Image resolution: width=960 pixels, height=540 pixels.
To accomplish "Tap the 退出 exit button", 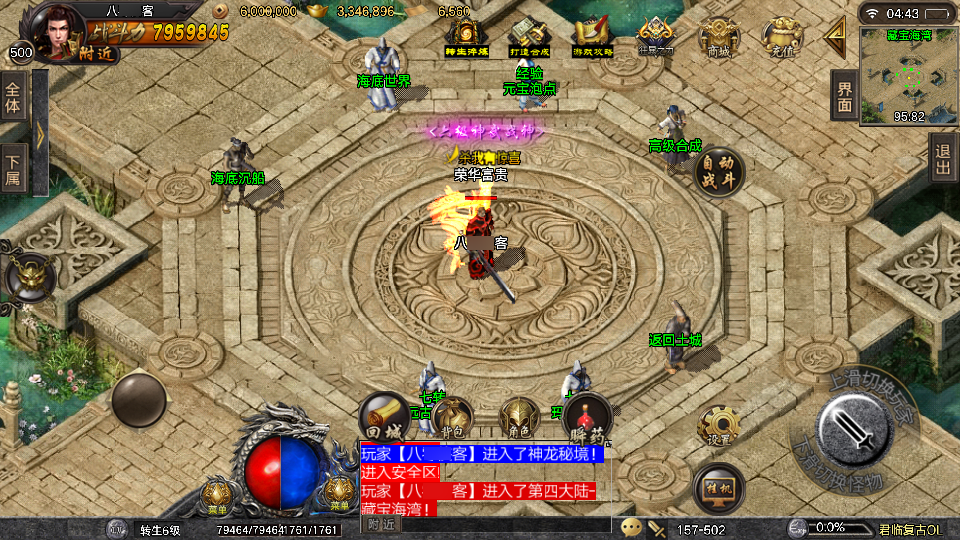I will [942, 158].
